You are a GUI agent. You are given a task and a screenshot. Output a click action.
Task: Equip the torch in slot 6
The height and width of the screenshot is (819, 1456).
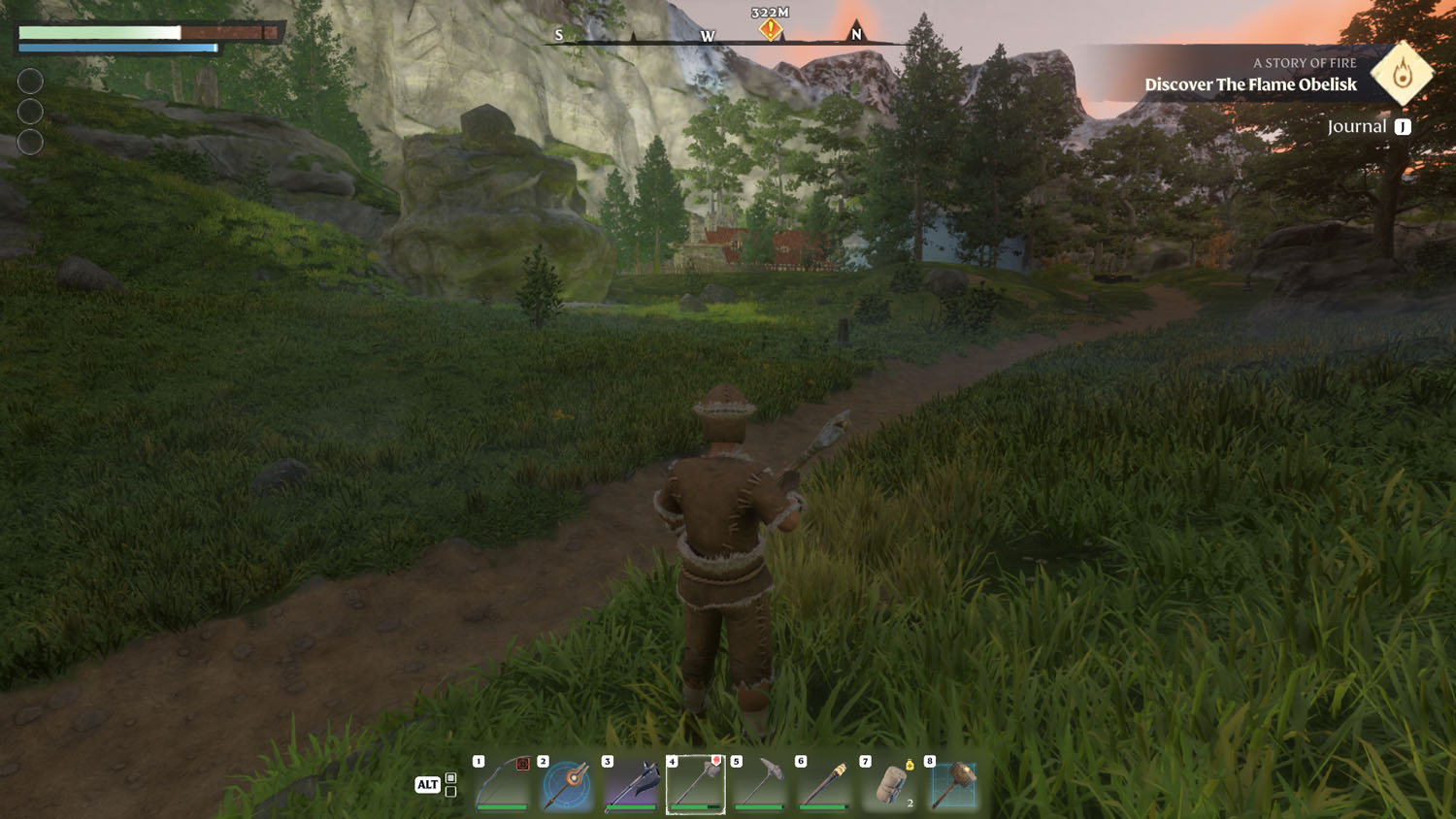[x=824, y=784]
